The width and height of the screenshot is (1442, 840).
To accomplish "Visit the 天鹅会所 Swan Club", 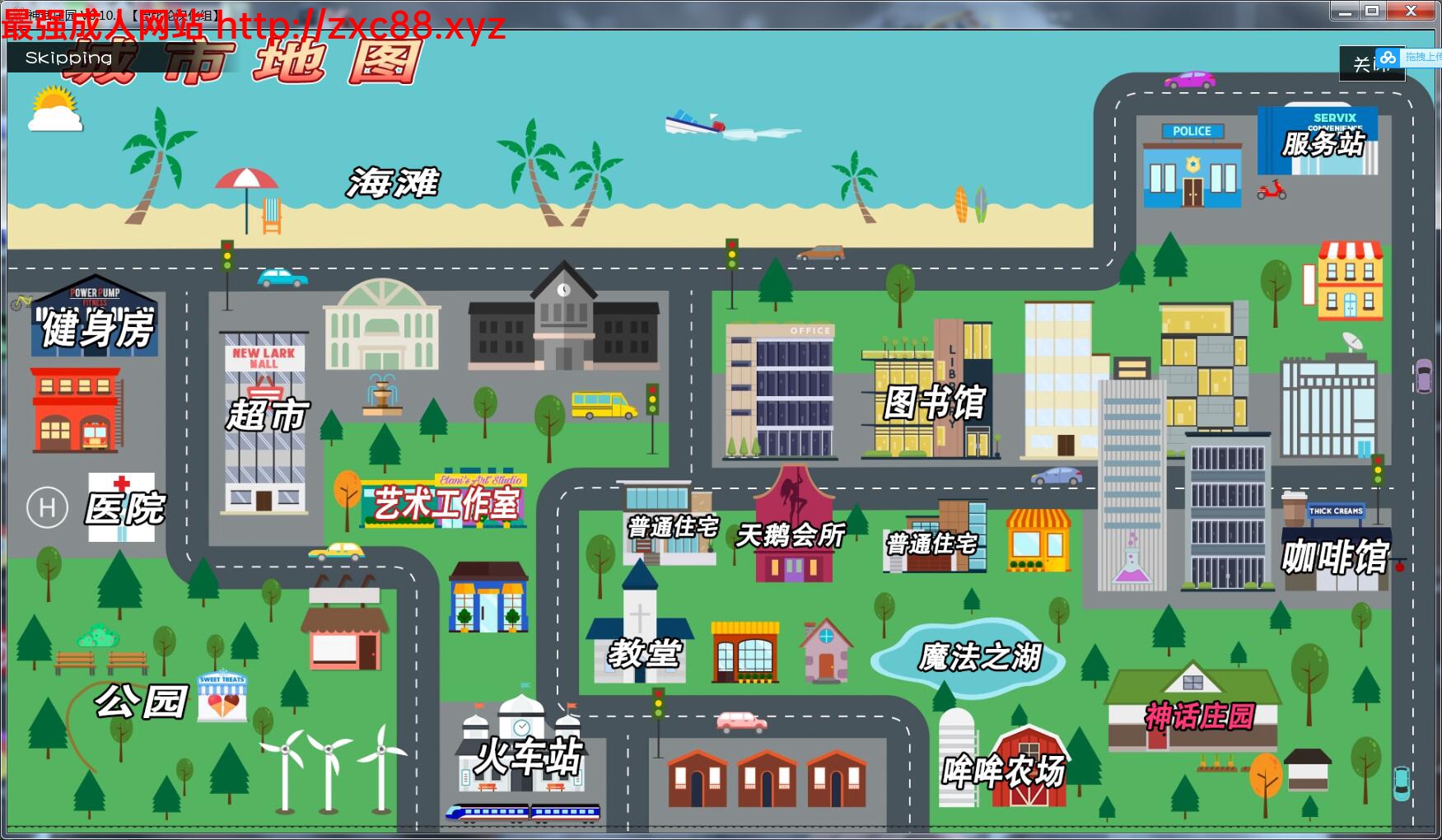I will pyautogui.click(x=790, y=537).
